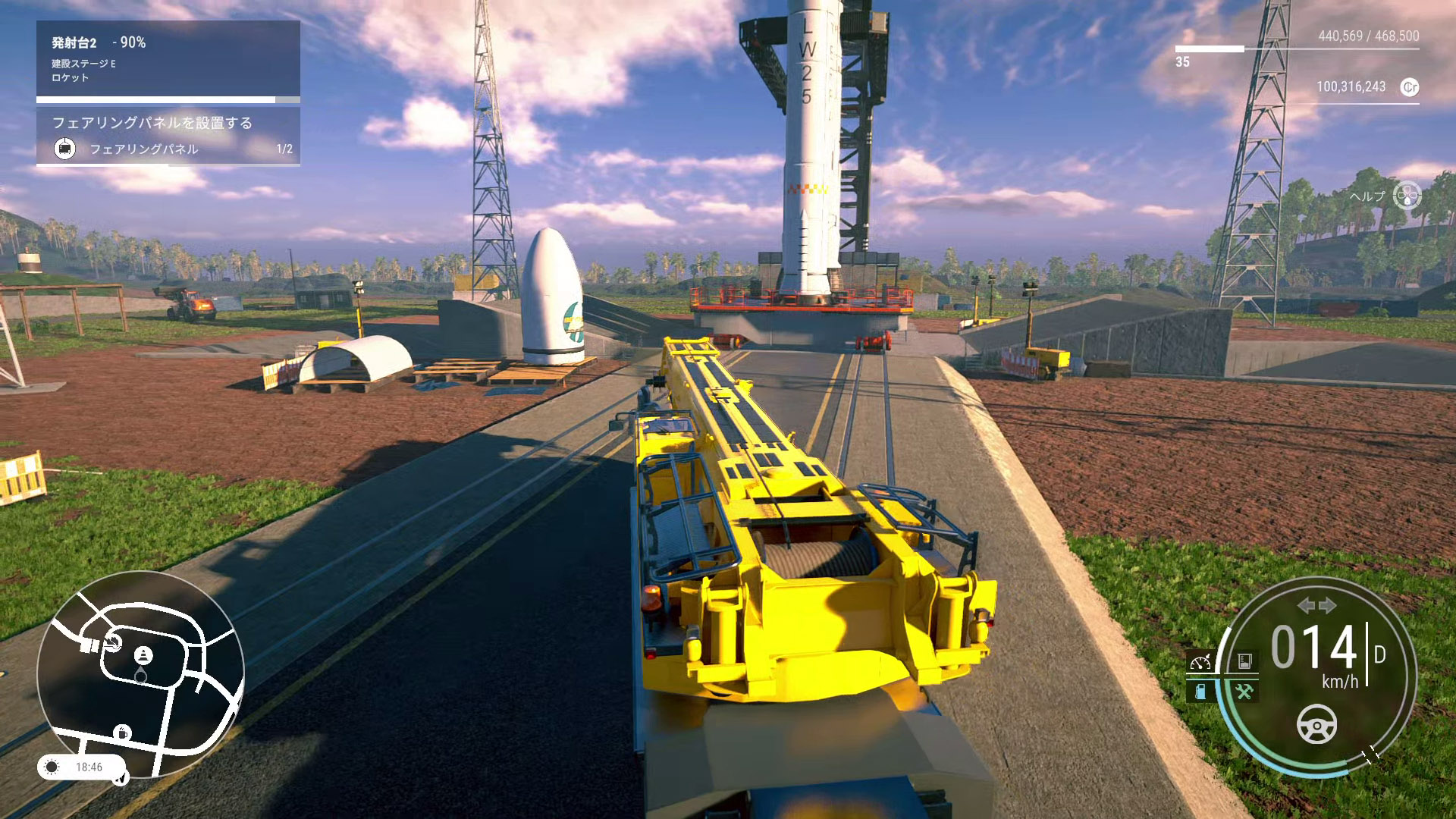Viewport: 1456px width, 819px height.
Task: Toggle the cruise control speed limiter icon
Action: click(x=1200, y=662)
